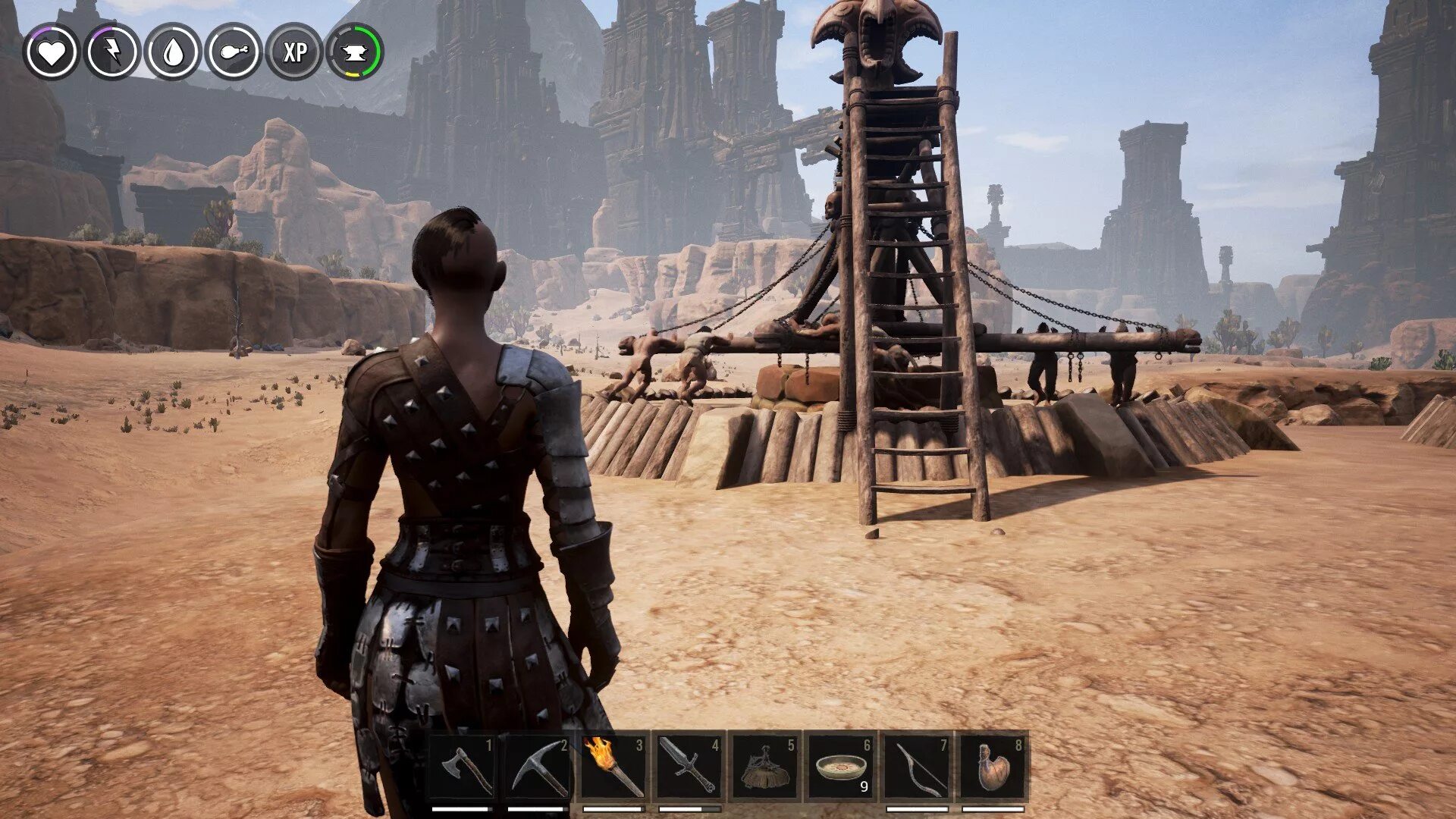
Task: Click the heart health icon
Action: (x=52, y=52)
